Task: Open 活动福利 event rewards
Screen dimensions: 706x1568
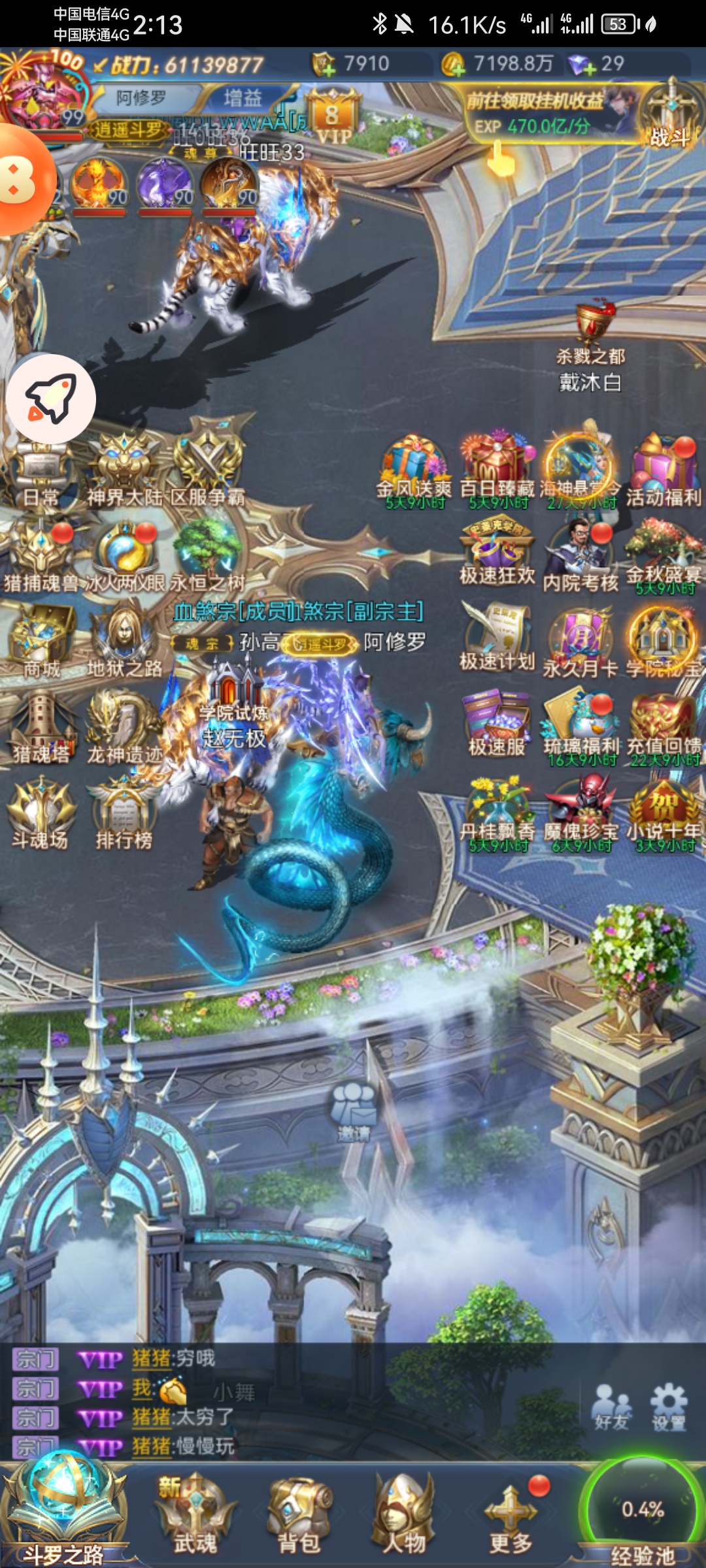Action: [x=664, y=472]
